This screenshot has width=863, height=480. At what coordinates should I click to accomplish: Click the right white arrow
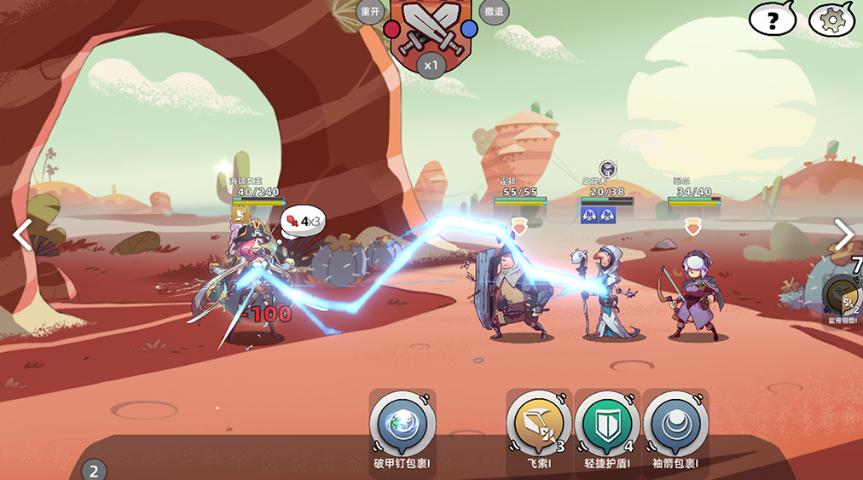click(x=844, y=235)
